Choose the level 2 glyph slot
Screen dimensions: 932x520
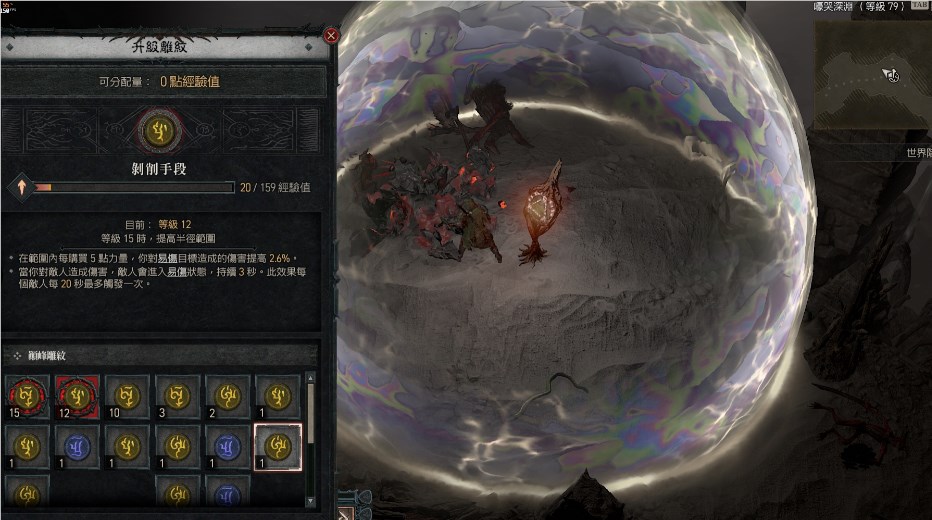pyautogui.click(x=227, y=396)
